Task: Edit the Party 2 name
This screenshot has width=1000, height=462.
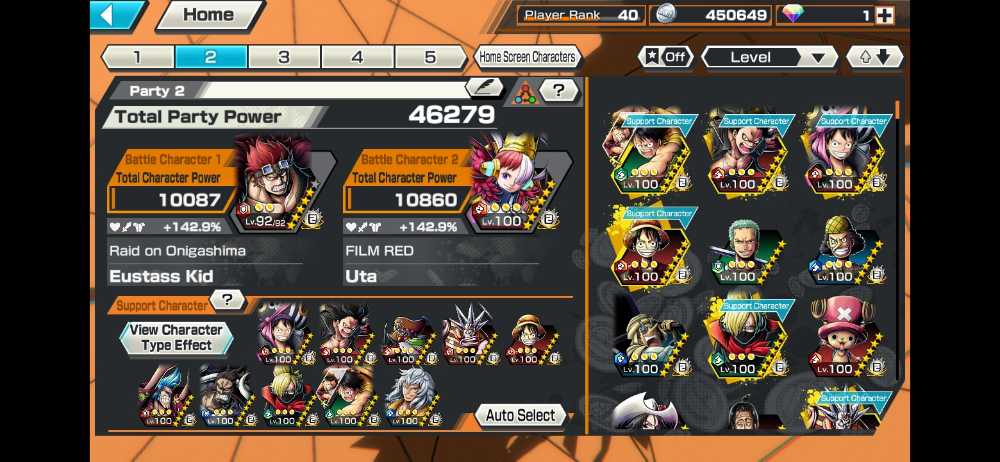Action: [484, 90]
